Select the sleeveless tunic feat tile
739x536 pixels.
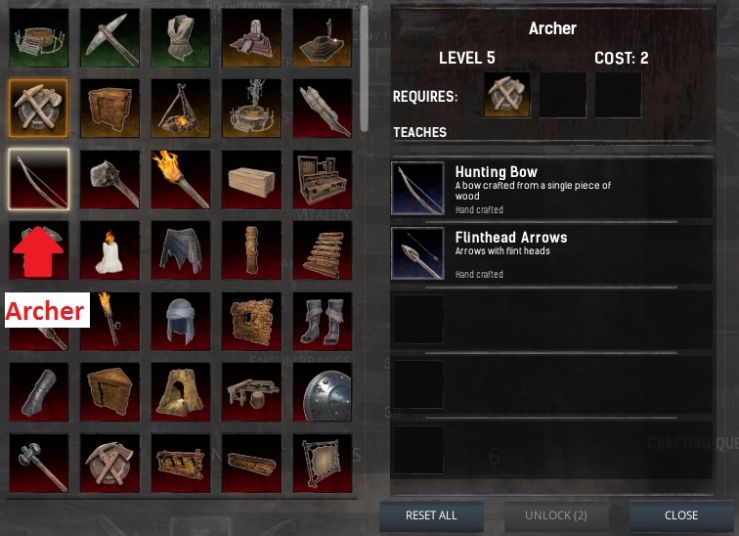point(181,38)
